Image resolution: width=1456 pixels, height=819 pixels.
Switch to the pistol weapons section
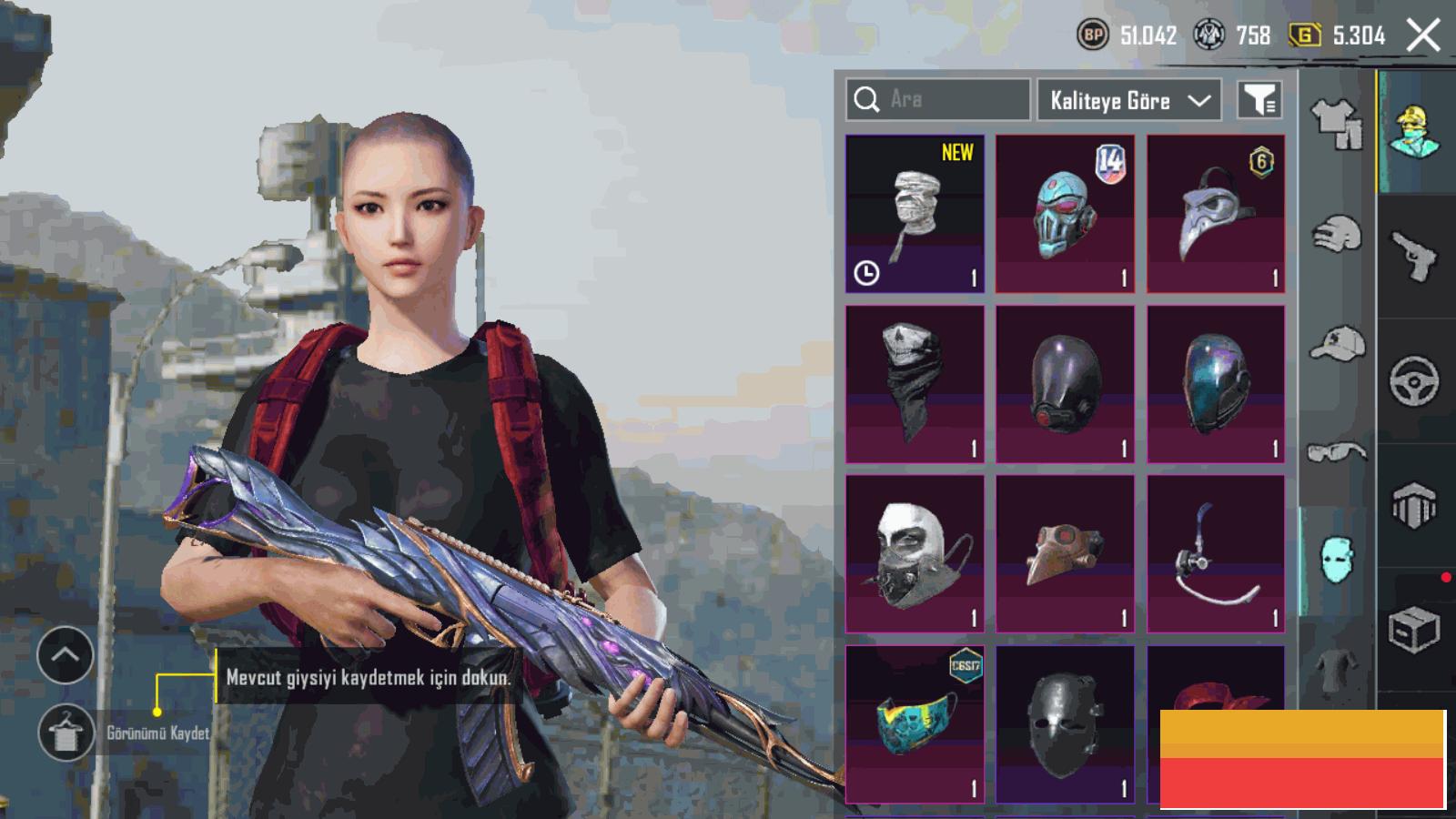click(x=1415, y=255)
